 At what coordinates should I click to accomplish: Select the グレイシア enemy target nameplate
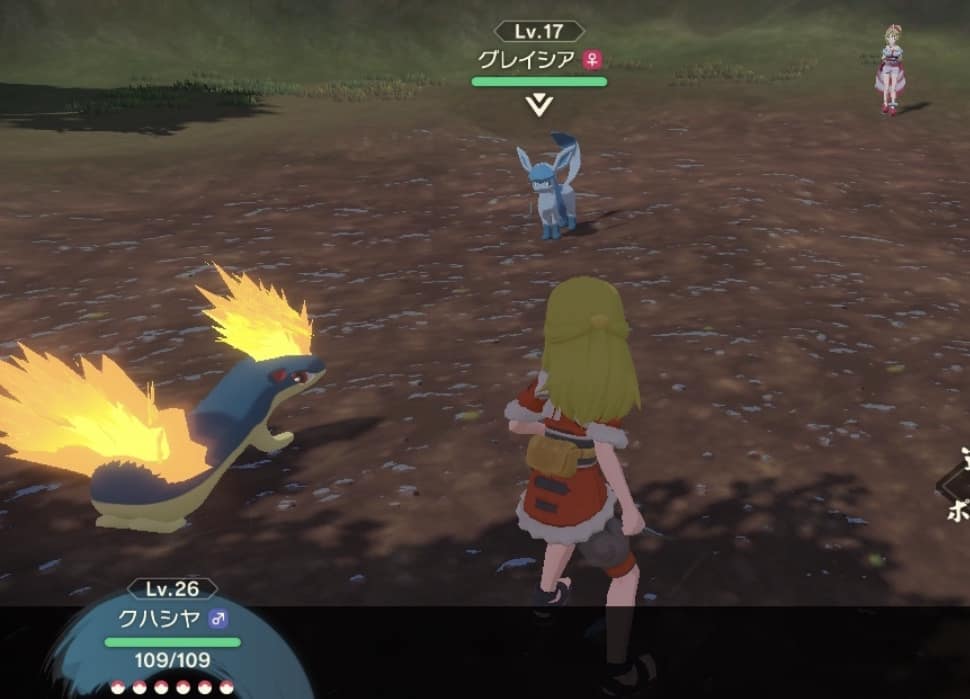[x=539, y=59]
